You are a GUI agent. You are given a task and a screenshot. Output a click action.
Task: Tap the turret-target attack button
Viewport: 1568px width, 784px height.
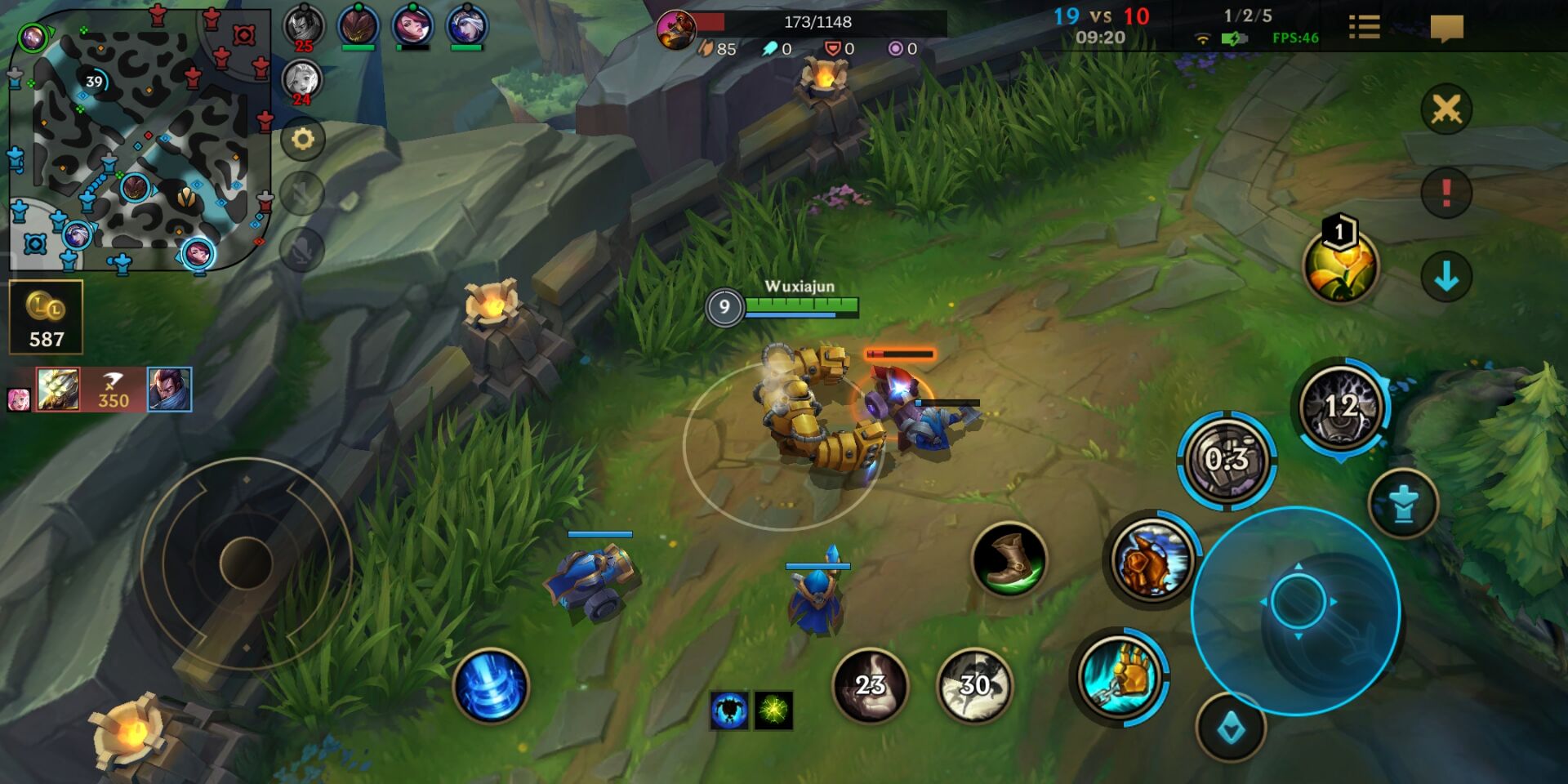click(1403, 504)
